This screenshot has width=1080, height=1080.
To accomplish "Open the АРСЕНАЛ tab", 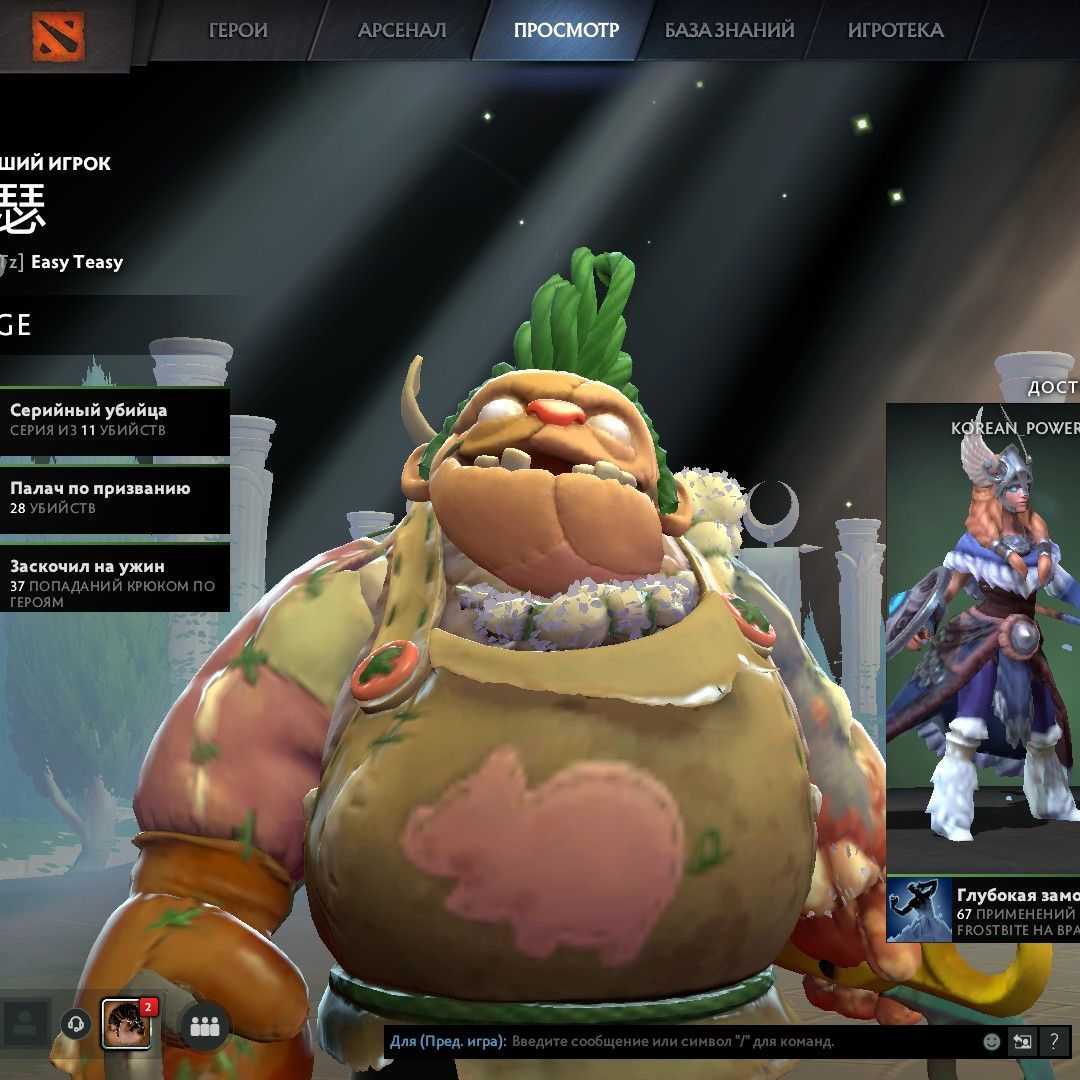I will 402,30.
